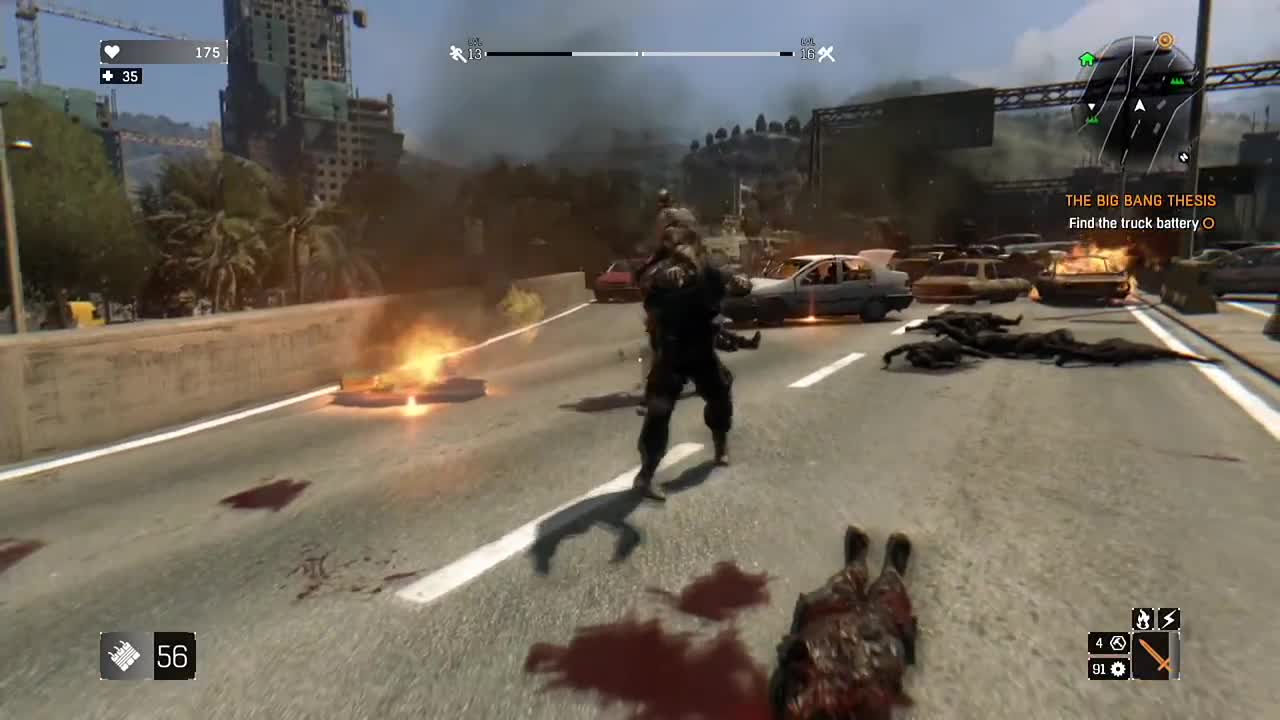This screenshot has height=720, width=1280.
Task: Click a green encounter icon on the minimap
Action: pos(1177,81)
